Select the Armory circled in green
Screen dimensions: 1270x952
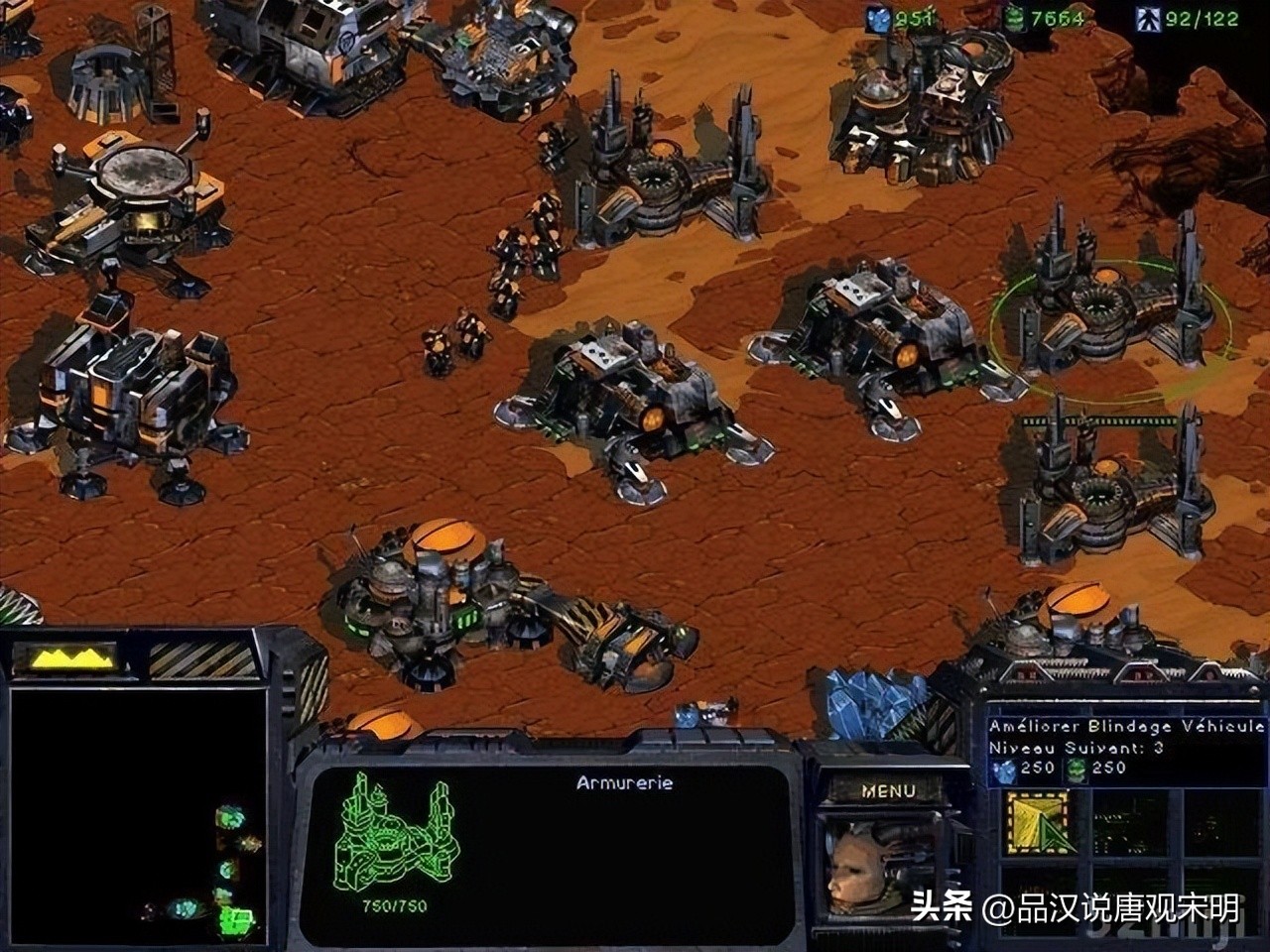(1107, 305)
